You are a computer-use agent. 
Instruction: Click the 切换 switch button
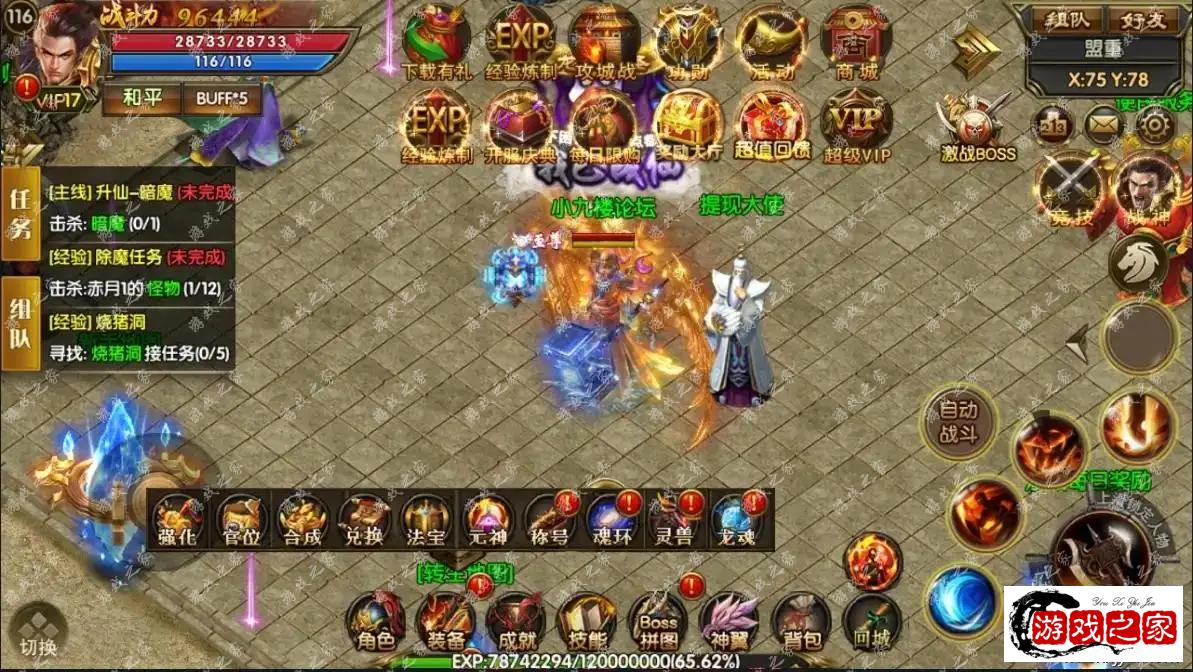point(39,632)
